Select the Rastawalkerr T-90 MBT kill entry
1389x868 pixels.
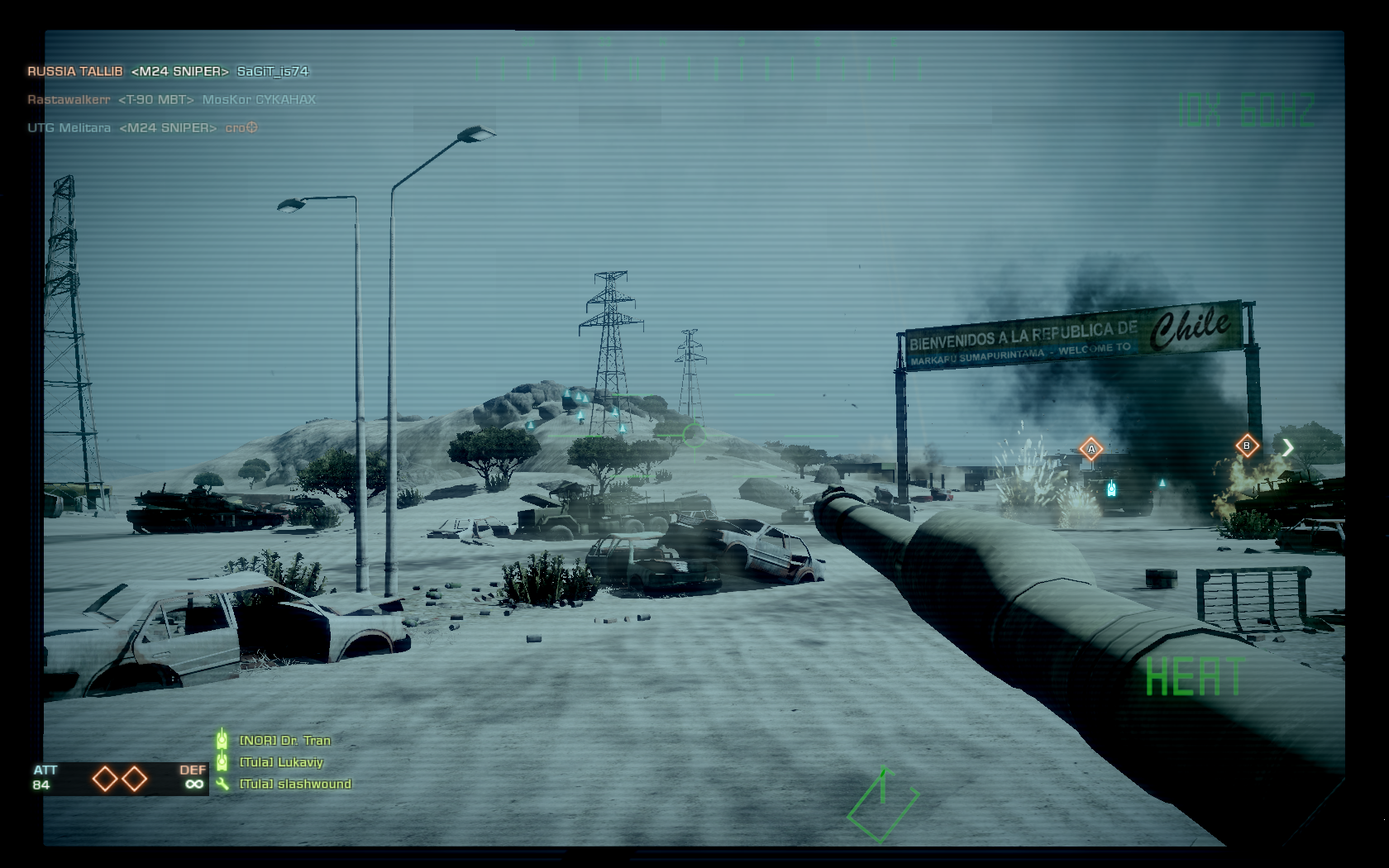[x=171, y=100]
